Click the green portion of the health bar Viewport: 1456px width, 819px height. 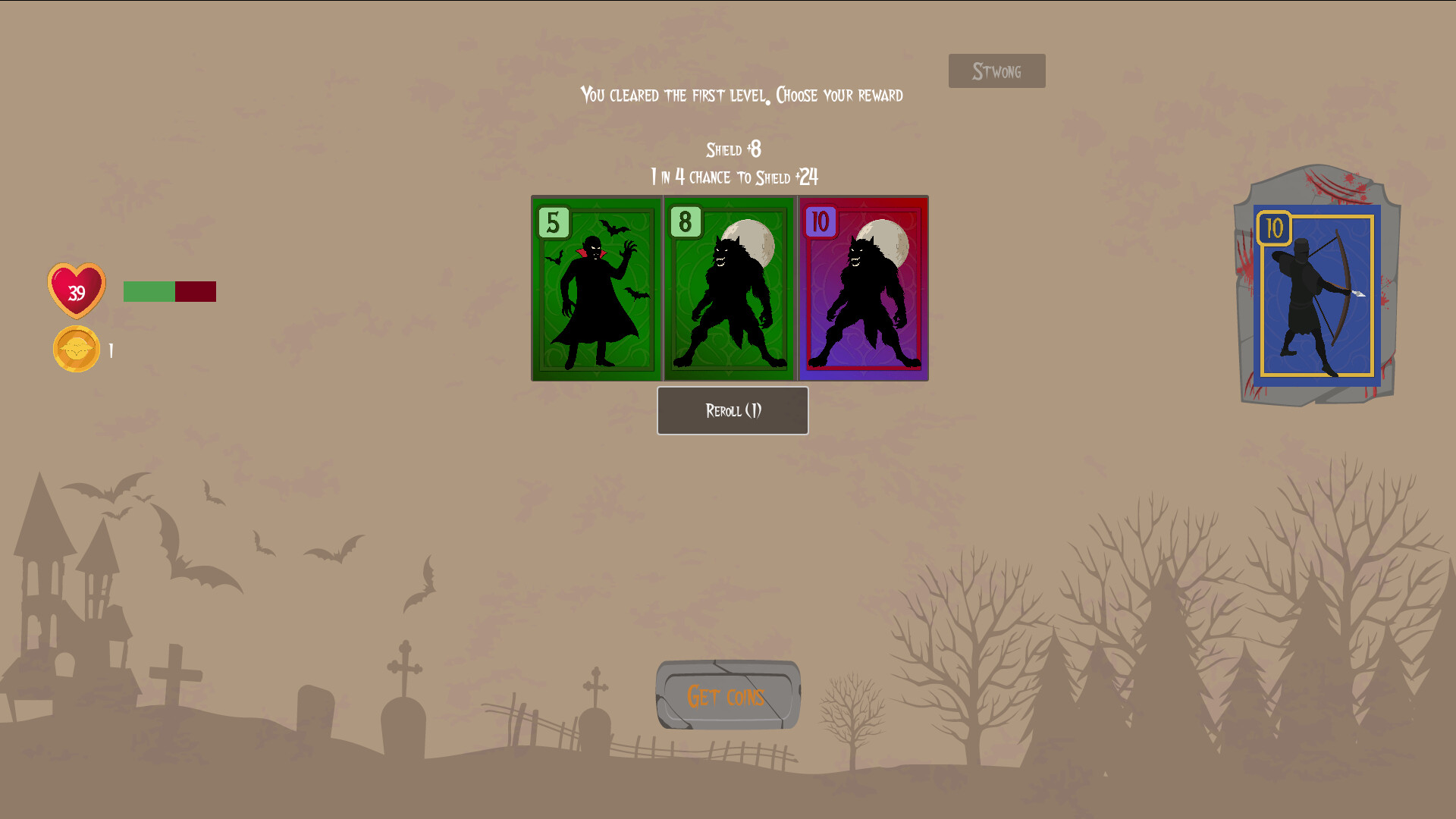149,290
